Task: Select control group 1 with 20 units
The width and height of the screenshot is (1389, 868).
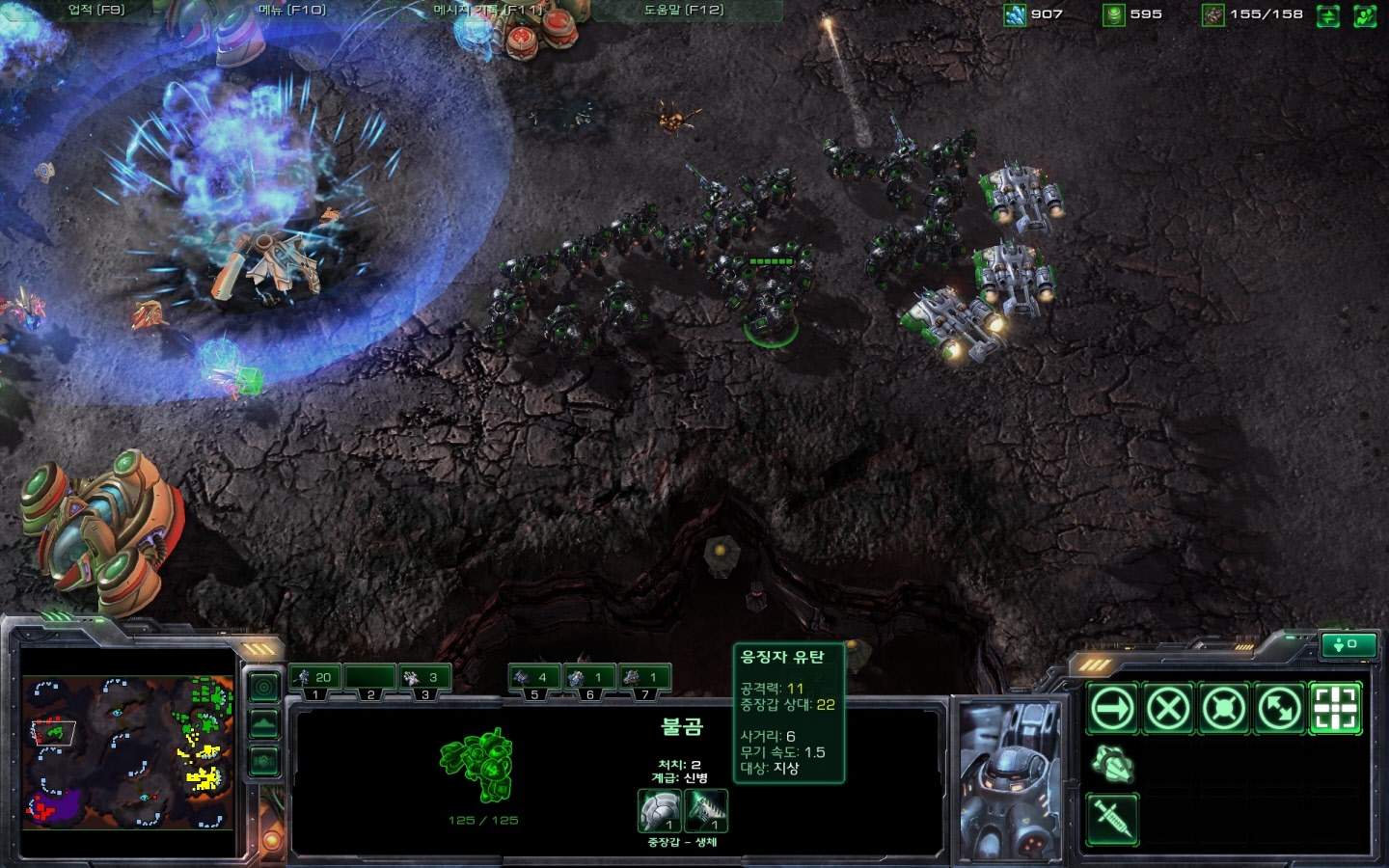Action: (x=314, y=679)
